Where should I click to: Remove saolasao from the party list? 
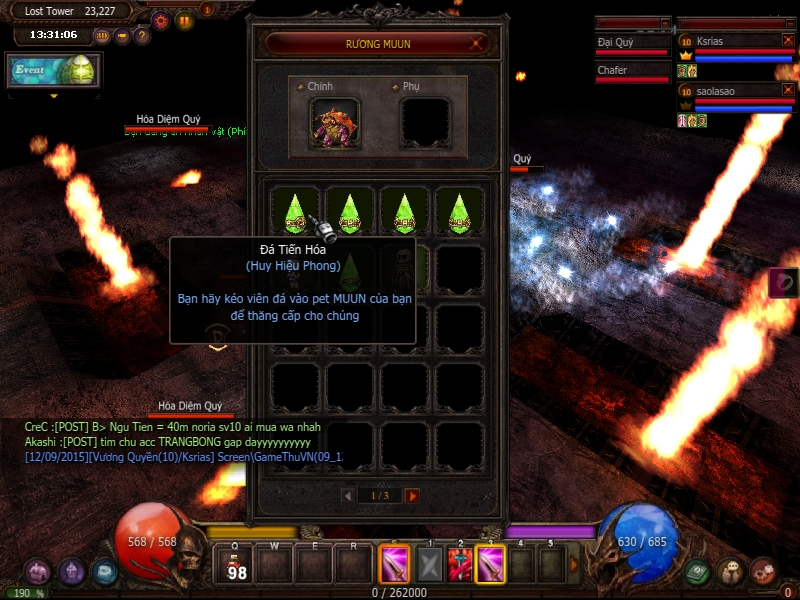click(x=788, y=90)
